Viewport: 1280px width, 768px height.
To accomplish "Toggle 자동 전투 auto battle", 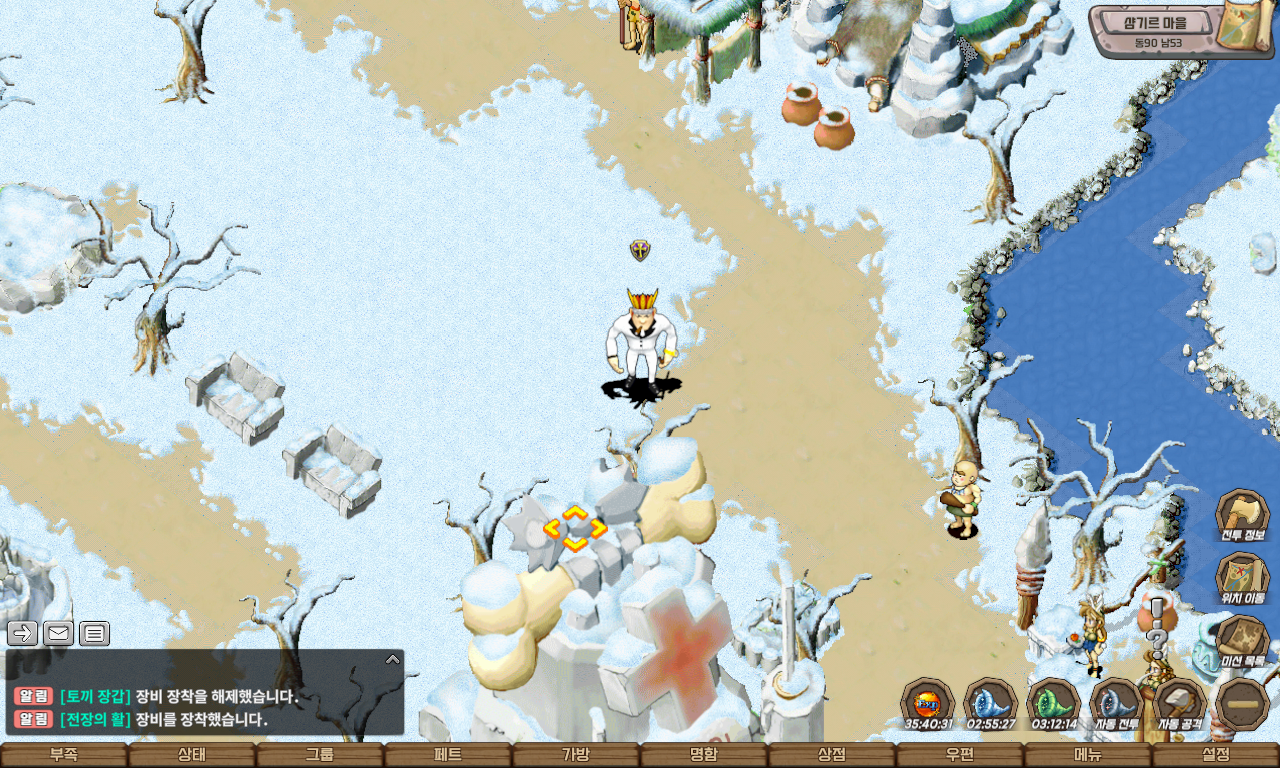I will [x=1116, y=703].
